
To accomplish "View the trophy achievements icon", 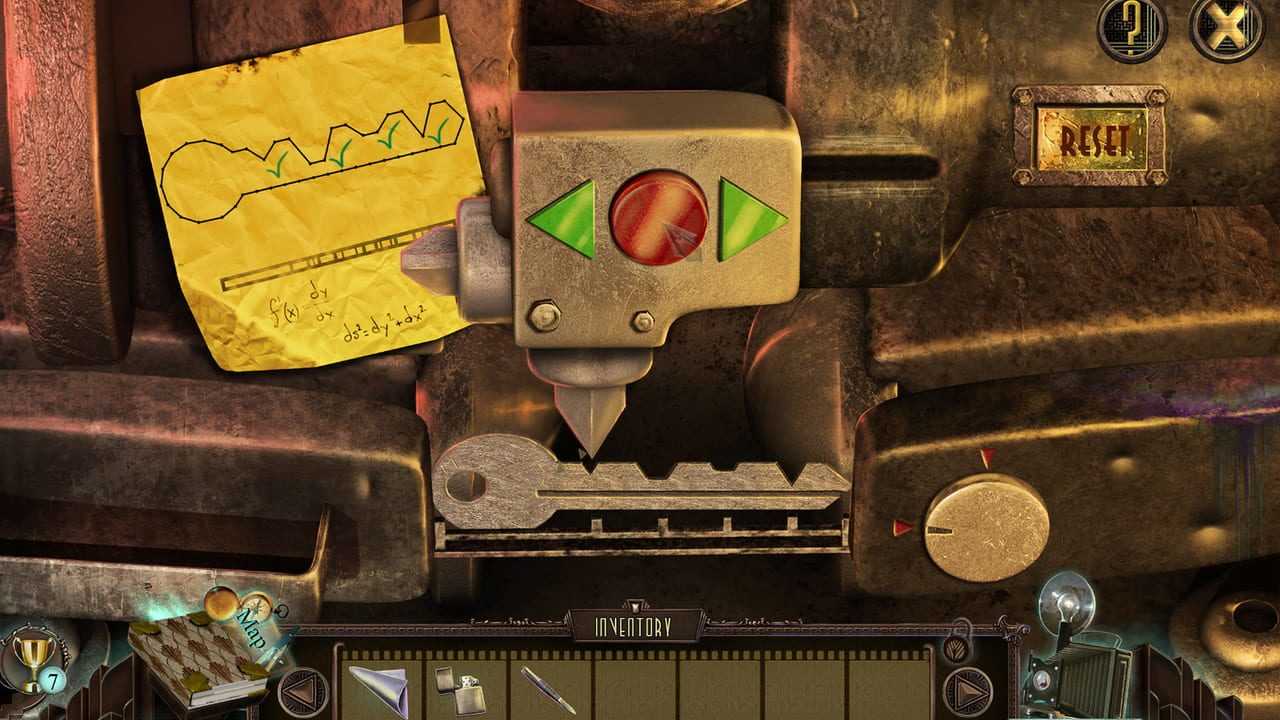I will click(x=33, y=653).
